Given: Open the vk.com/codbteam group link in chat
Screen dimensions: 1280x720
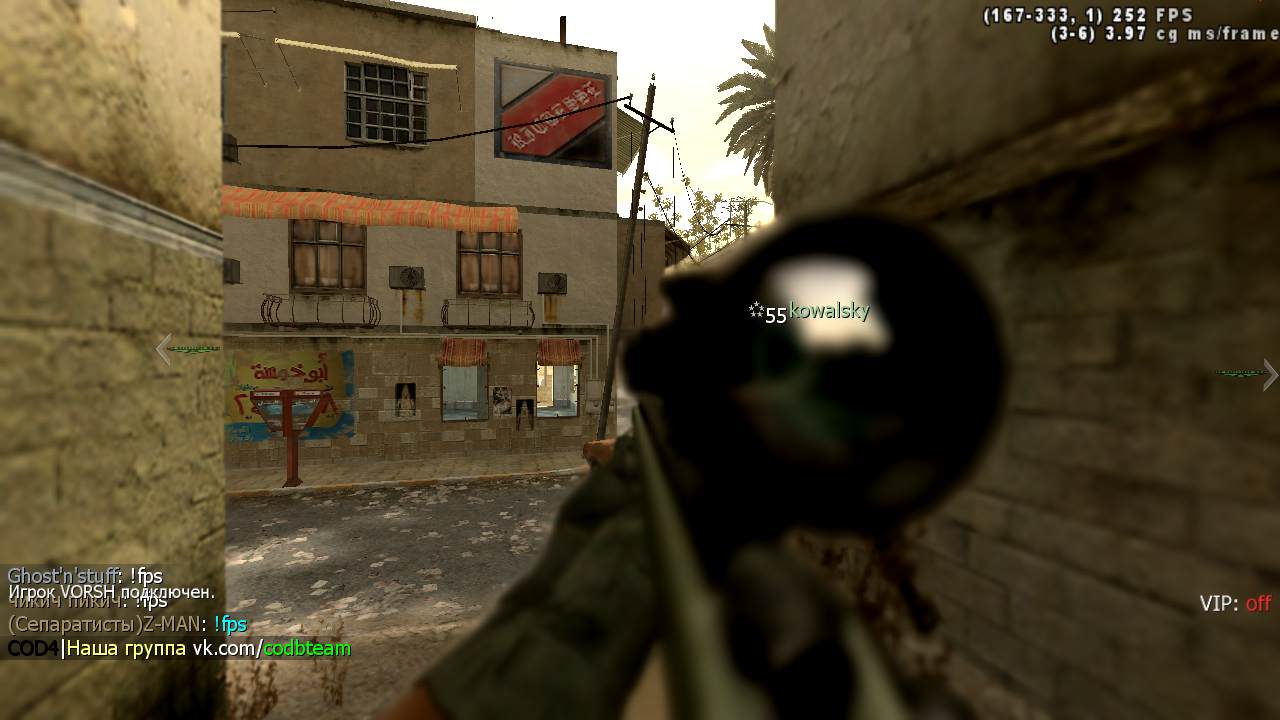Looking at the screenshot, I should [x=271, y=648].
